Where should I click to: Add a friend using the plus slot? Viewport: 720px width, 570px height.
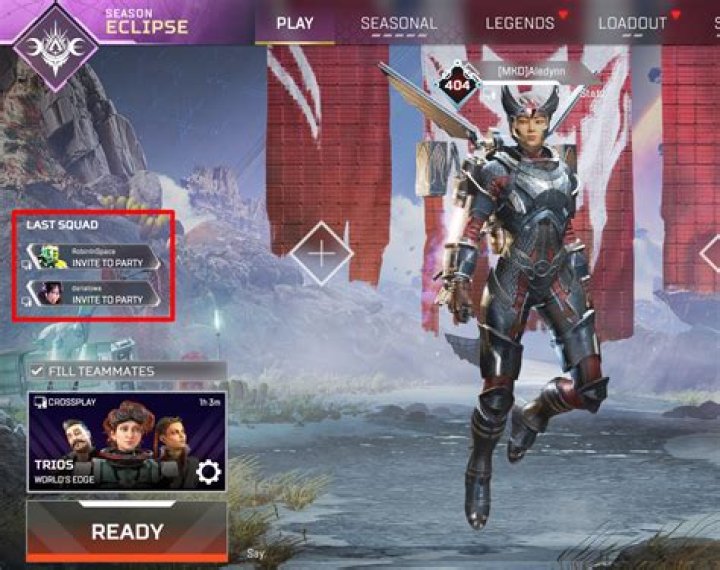[321, 254]
